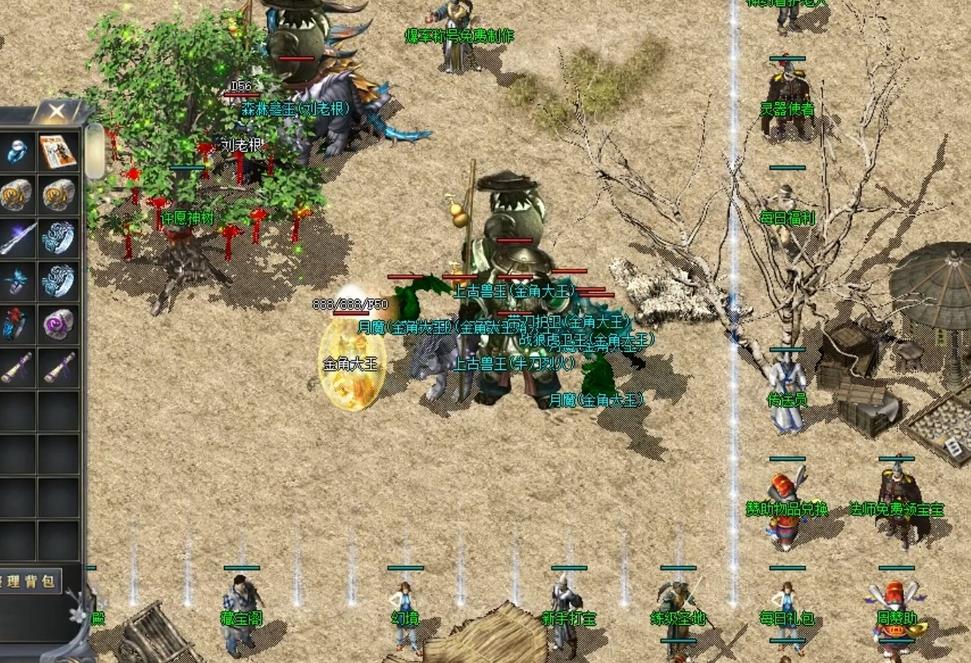Grab the inventory scrollbar handle

(95, 150)
